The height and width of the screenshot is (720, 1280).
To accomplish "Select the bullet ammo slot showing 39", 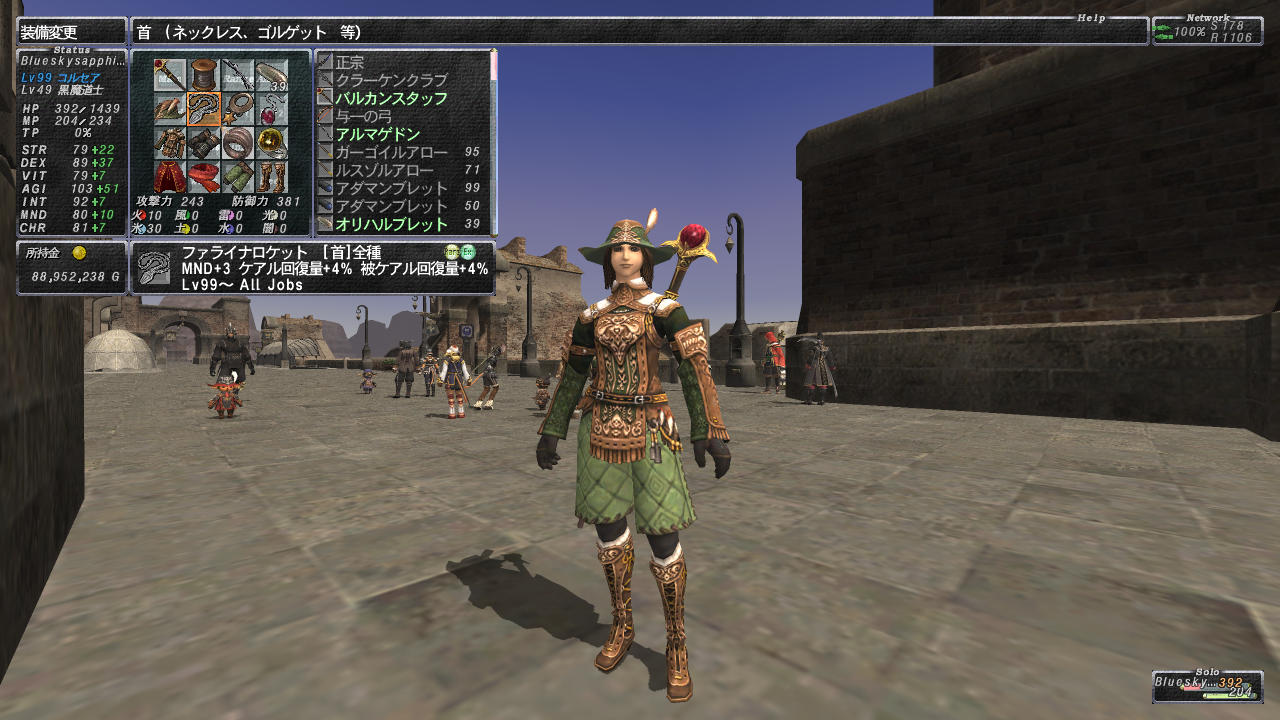I will (x=272, y=74).
